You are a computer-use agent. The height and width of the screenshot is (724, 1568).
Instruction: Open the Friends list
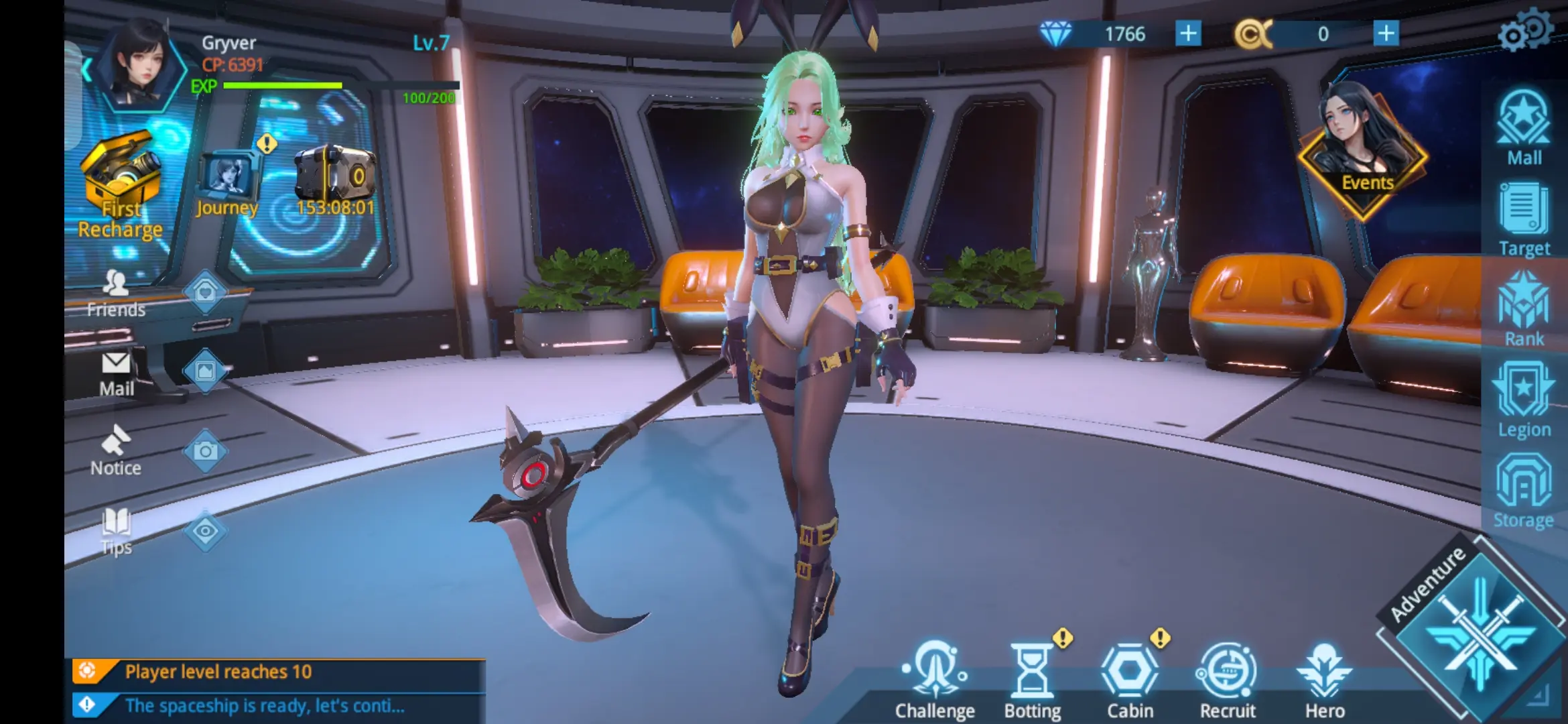coord(116,292)
